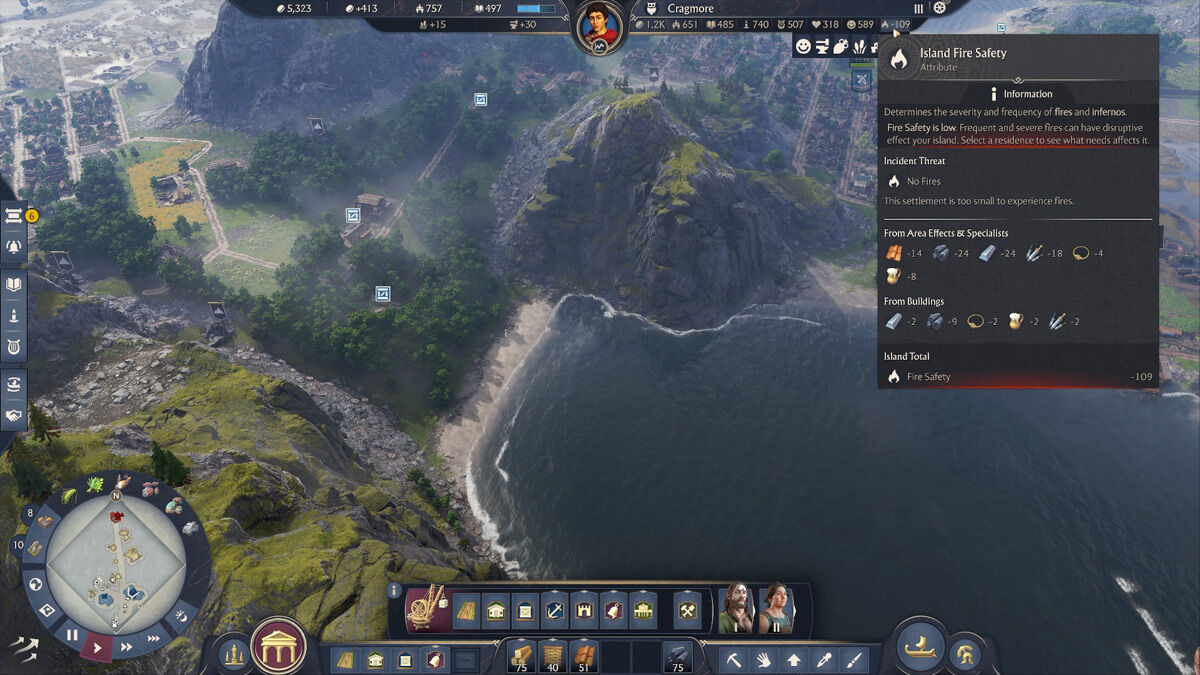Open the world globe view
This screenshot has height=675, width=1200.
tap(35, 584)
